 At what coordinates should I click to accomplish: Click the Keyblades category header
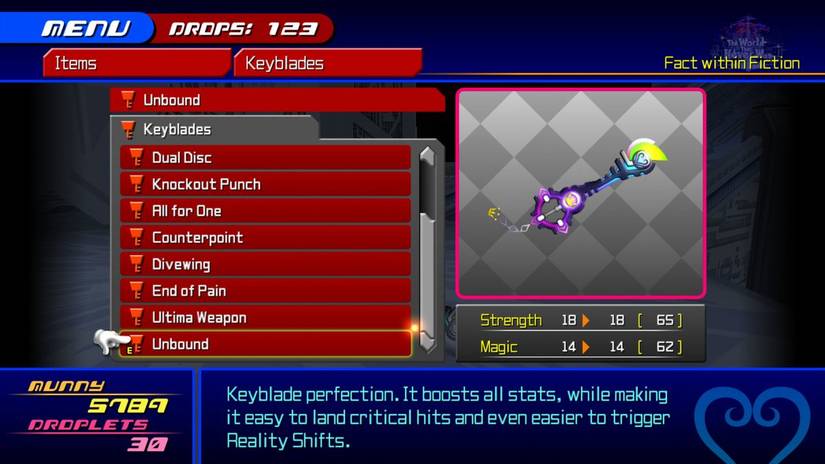tap(215, 129)
